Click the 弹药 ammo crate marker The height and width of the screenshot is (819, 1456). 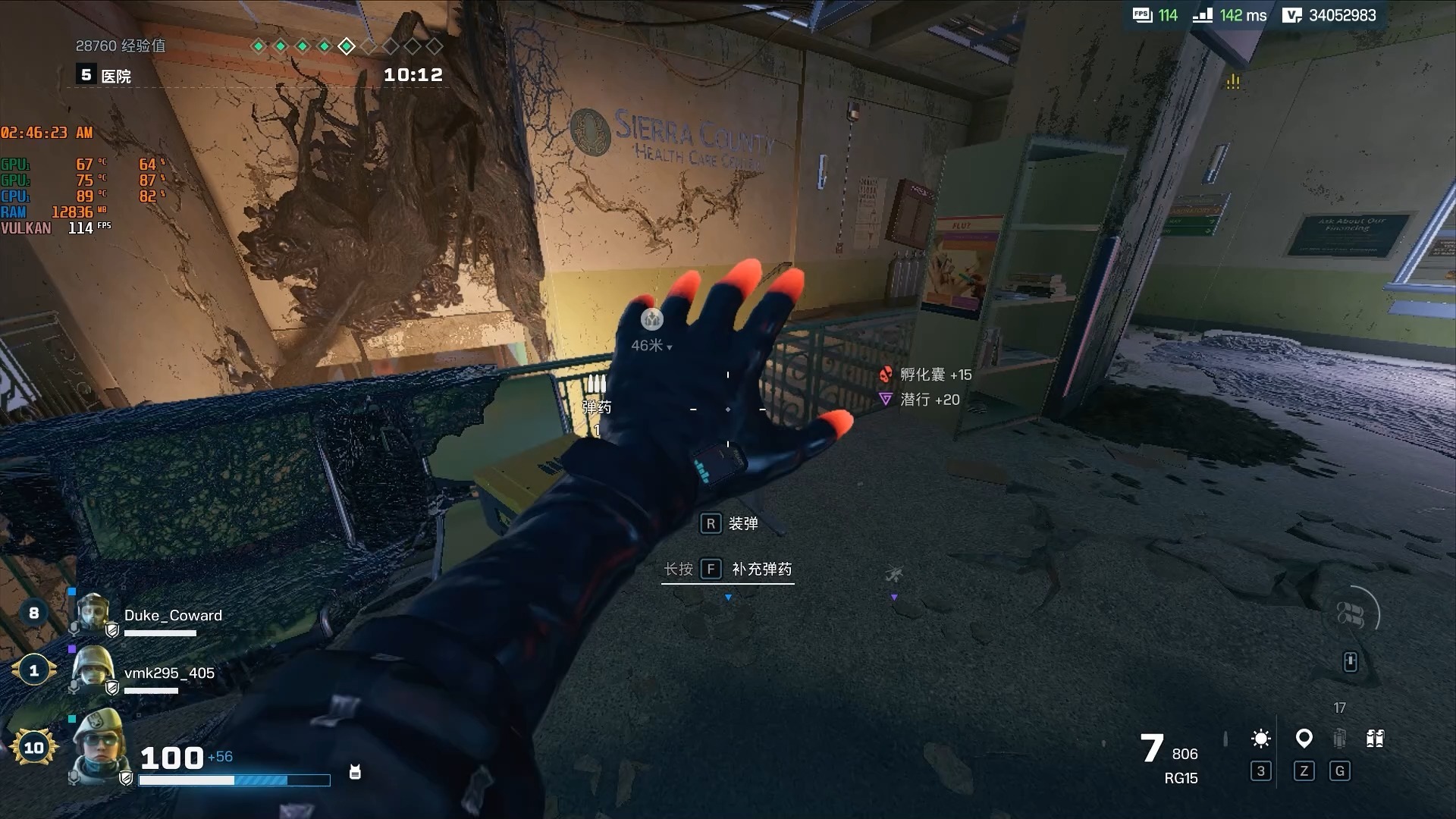[x=596, y=383]
